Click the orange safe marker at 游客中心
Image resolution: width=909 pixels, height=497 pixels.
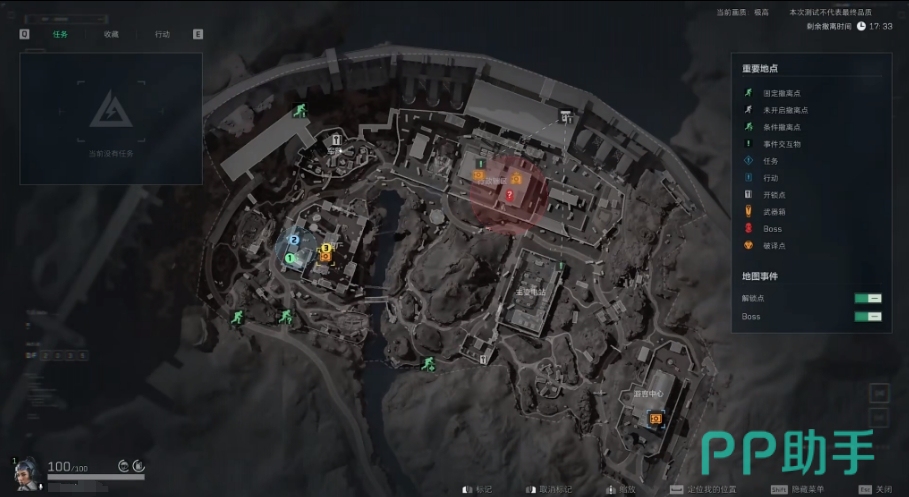point(656,419)
